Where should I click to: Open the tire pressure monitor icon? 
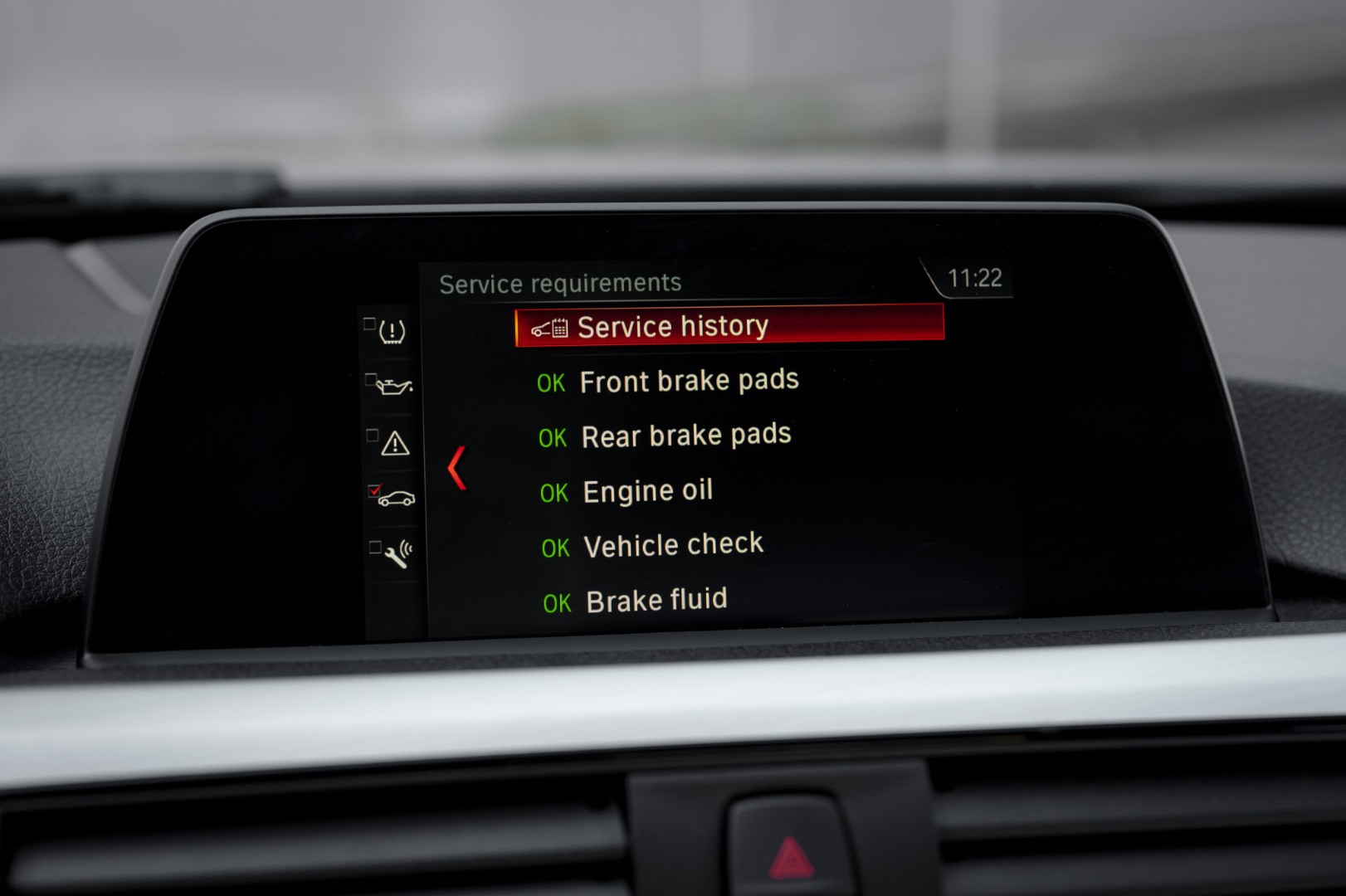tap(392, 332)
